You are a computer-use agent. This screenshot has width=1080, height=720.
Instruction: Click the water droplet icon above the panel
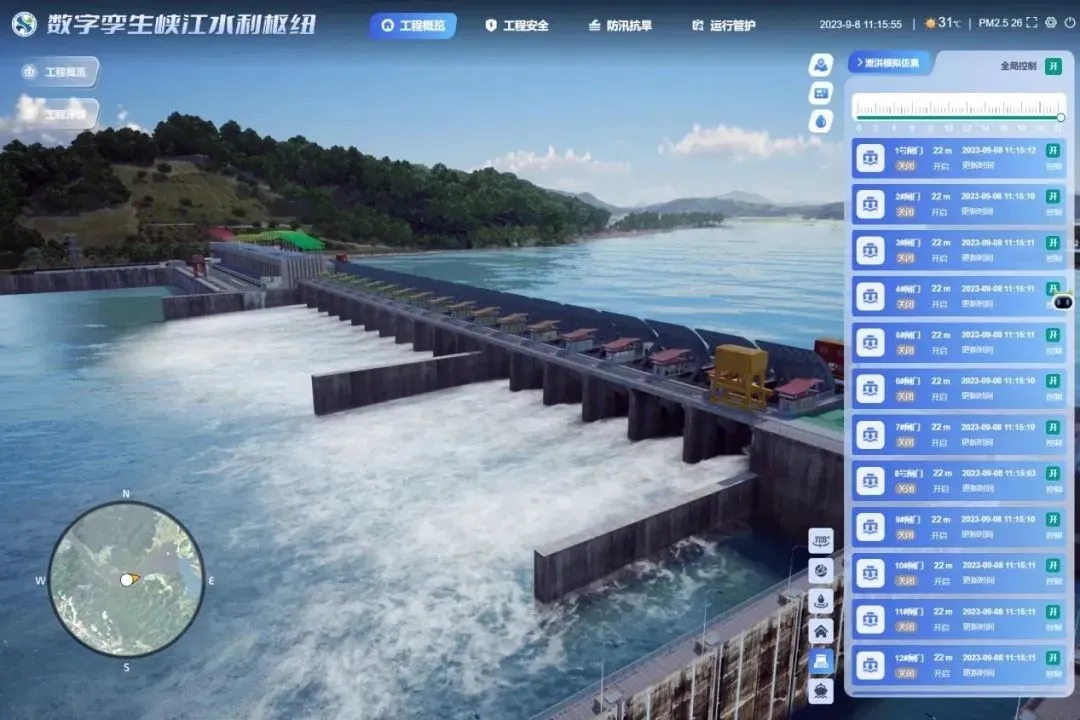click(x=821, y=121)
